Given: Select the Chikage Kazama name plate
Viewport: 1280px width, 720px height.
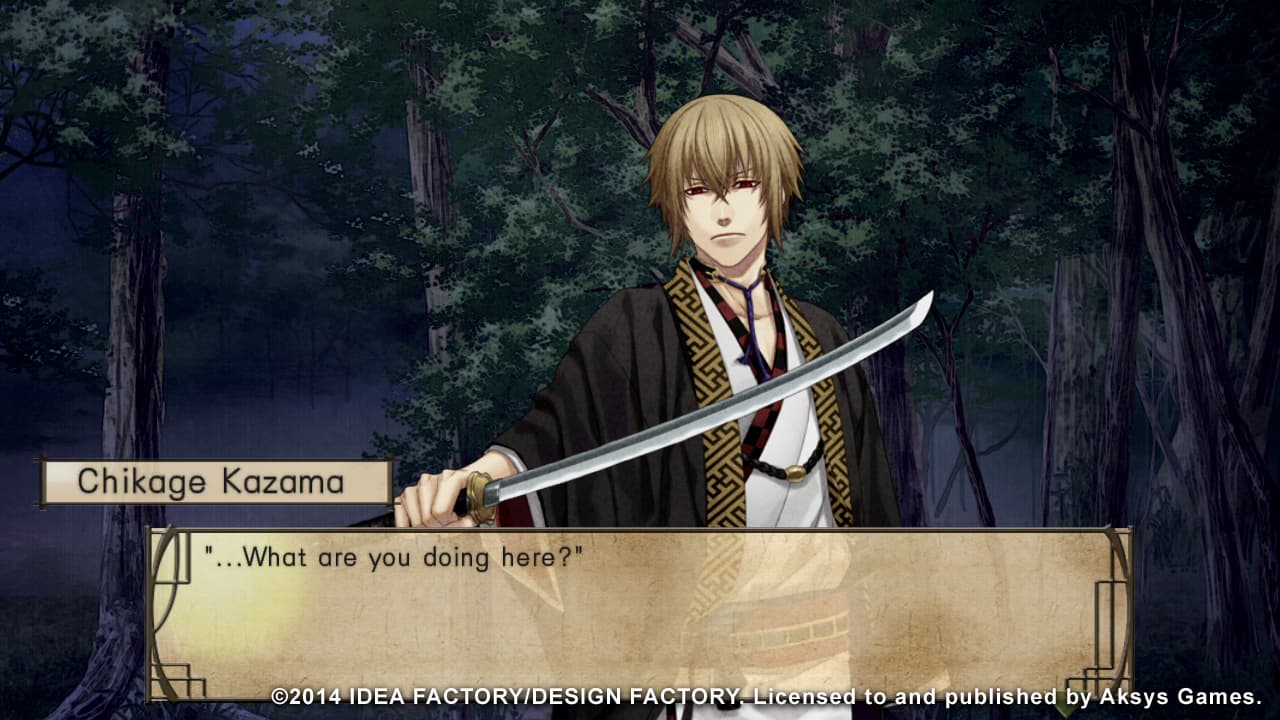Looking at the screenshot, I should tap(213, 483).
